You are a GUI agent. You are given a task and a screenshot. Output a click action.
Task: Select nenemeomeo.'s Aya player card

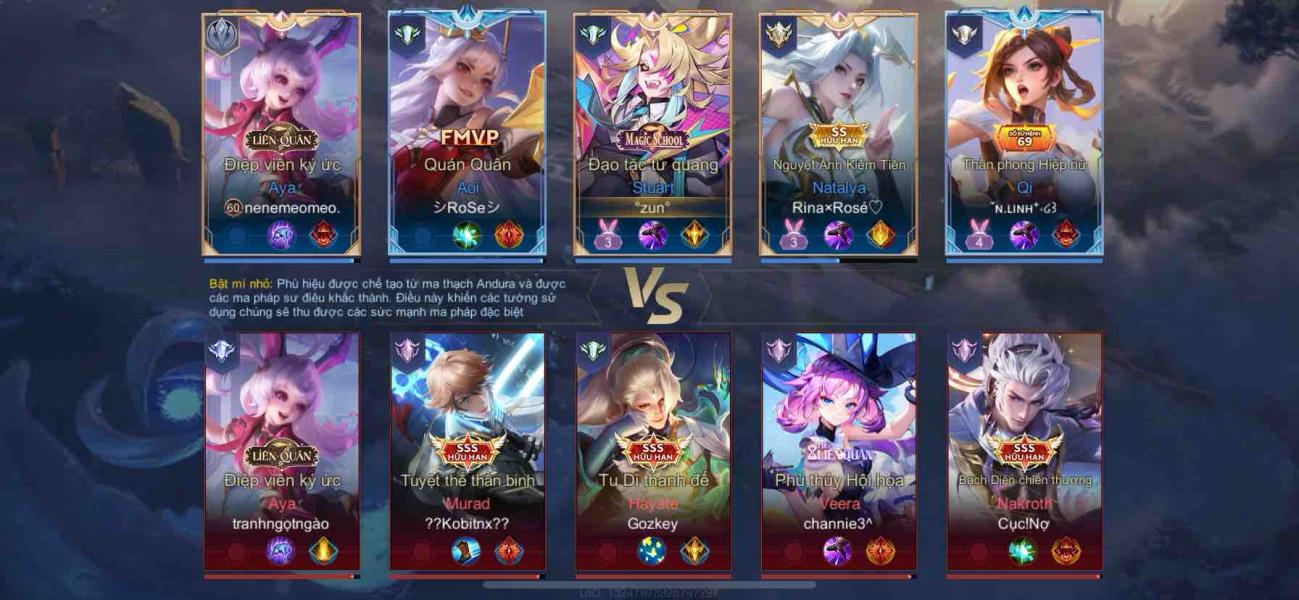click(281, 134)
